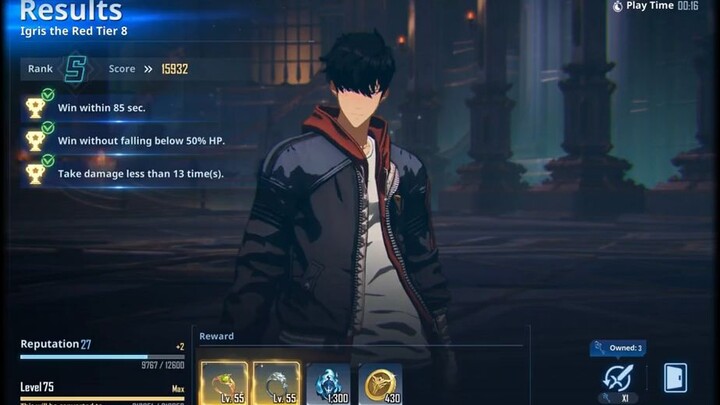Viewport: 720px width, 405px height.
Task: Retry the battle with the sword icon
Action: [617, 379]
